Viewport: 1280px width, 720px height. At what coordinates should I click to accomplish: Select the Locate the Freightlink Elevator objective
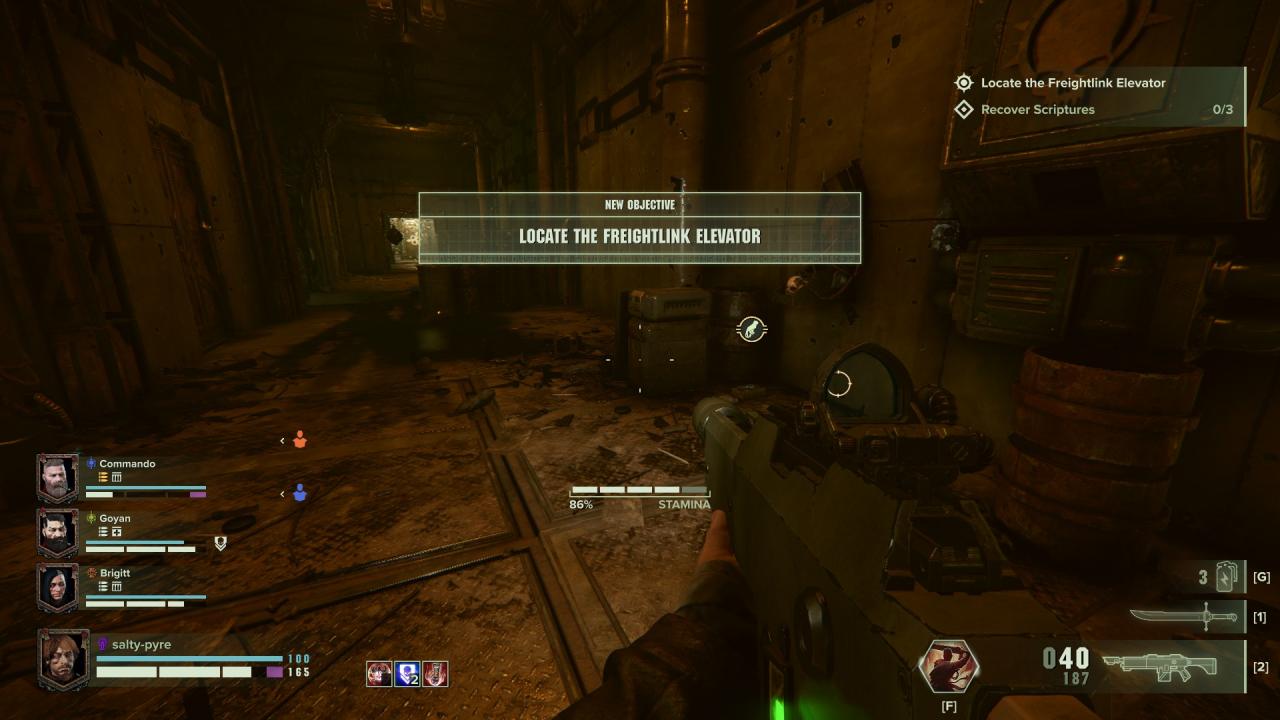click(1072, 83)
